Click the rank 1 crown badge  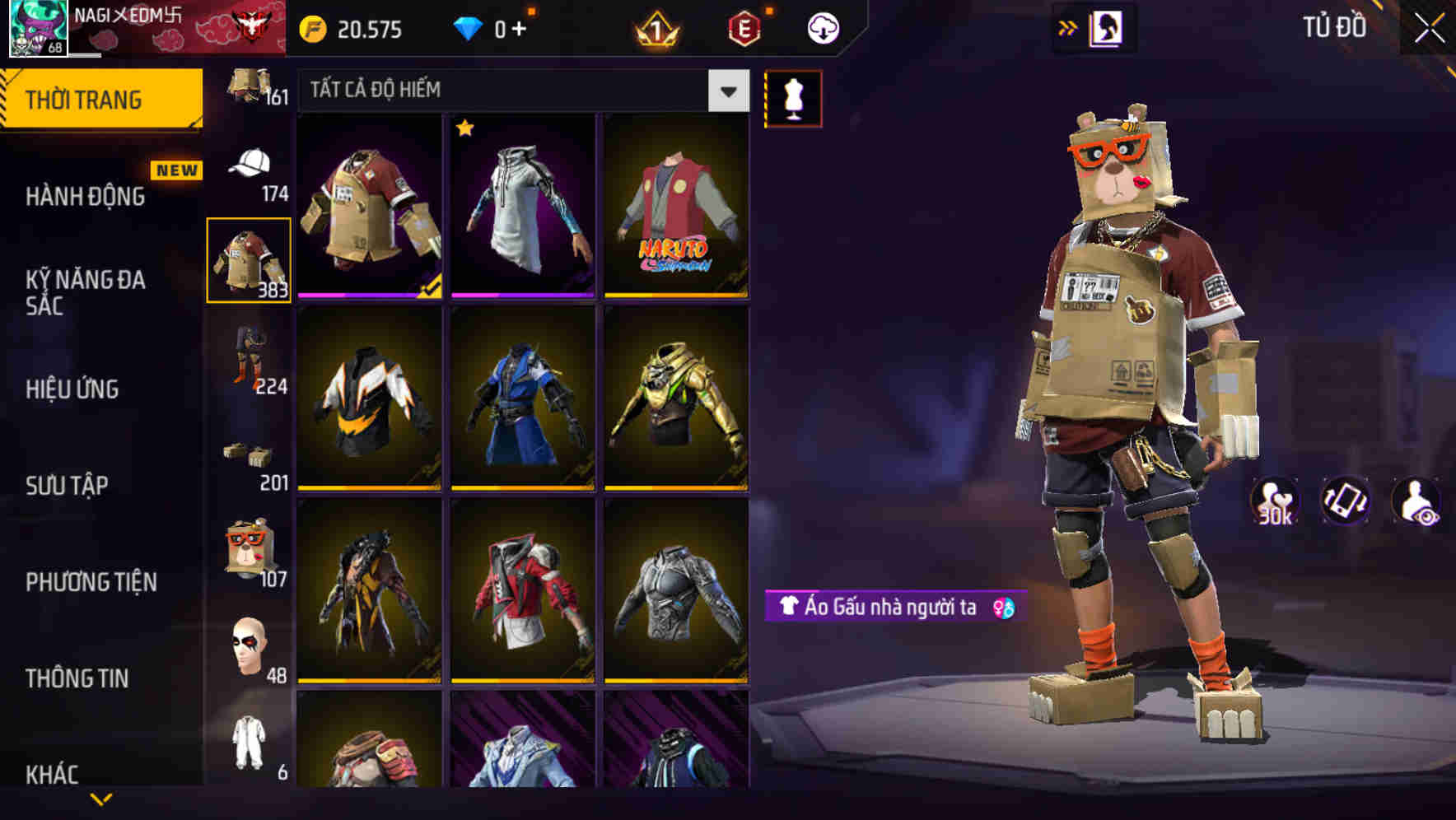click(x=653, y=27)
